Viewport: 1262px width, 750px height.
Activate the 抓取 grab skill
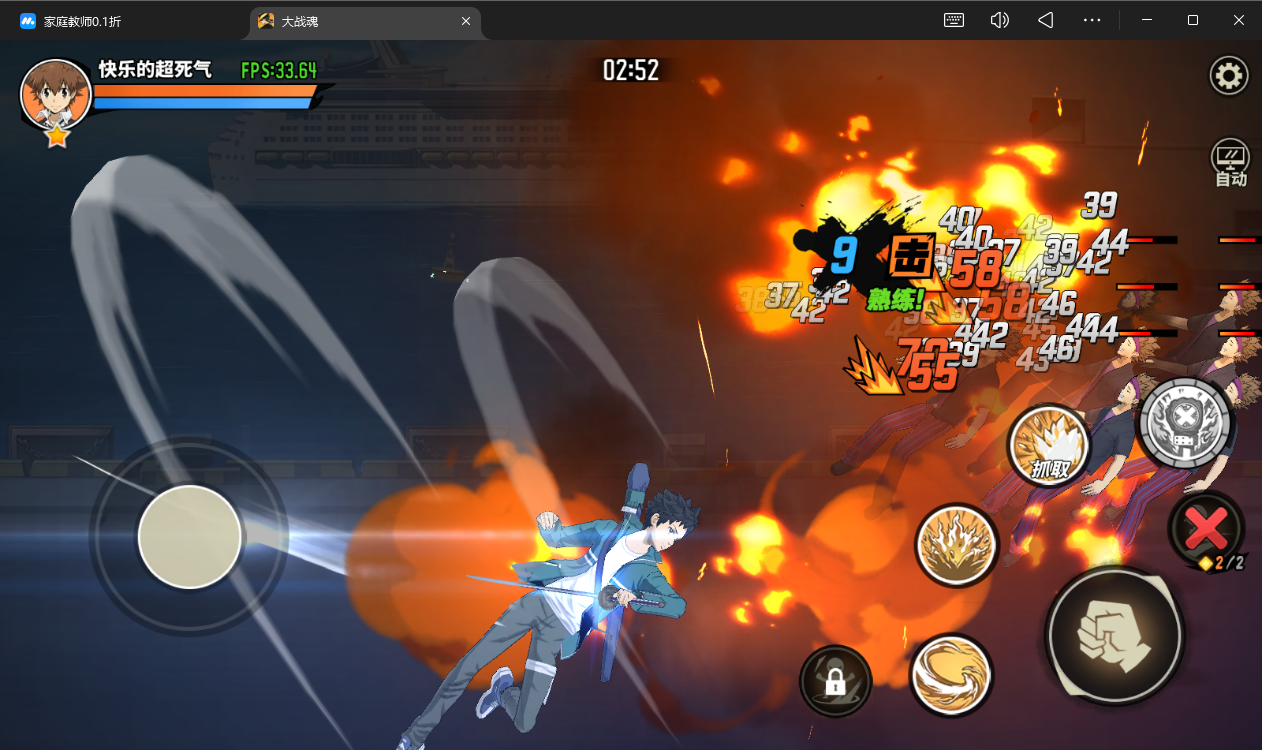pos(1048,447)
